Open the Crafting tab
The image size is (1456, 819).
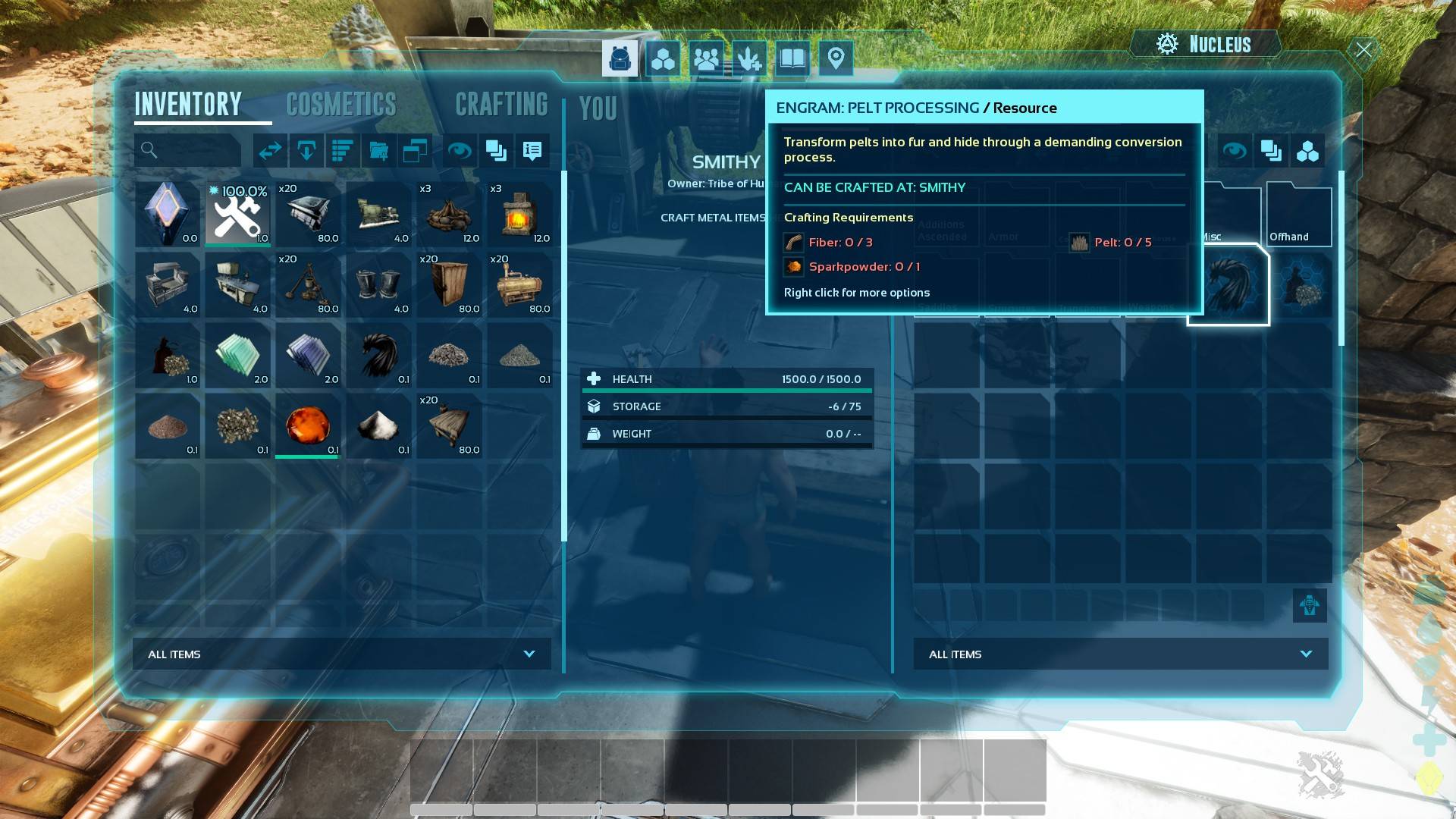(x=501, y=105)
